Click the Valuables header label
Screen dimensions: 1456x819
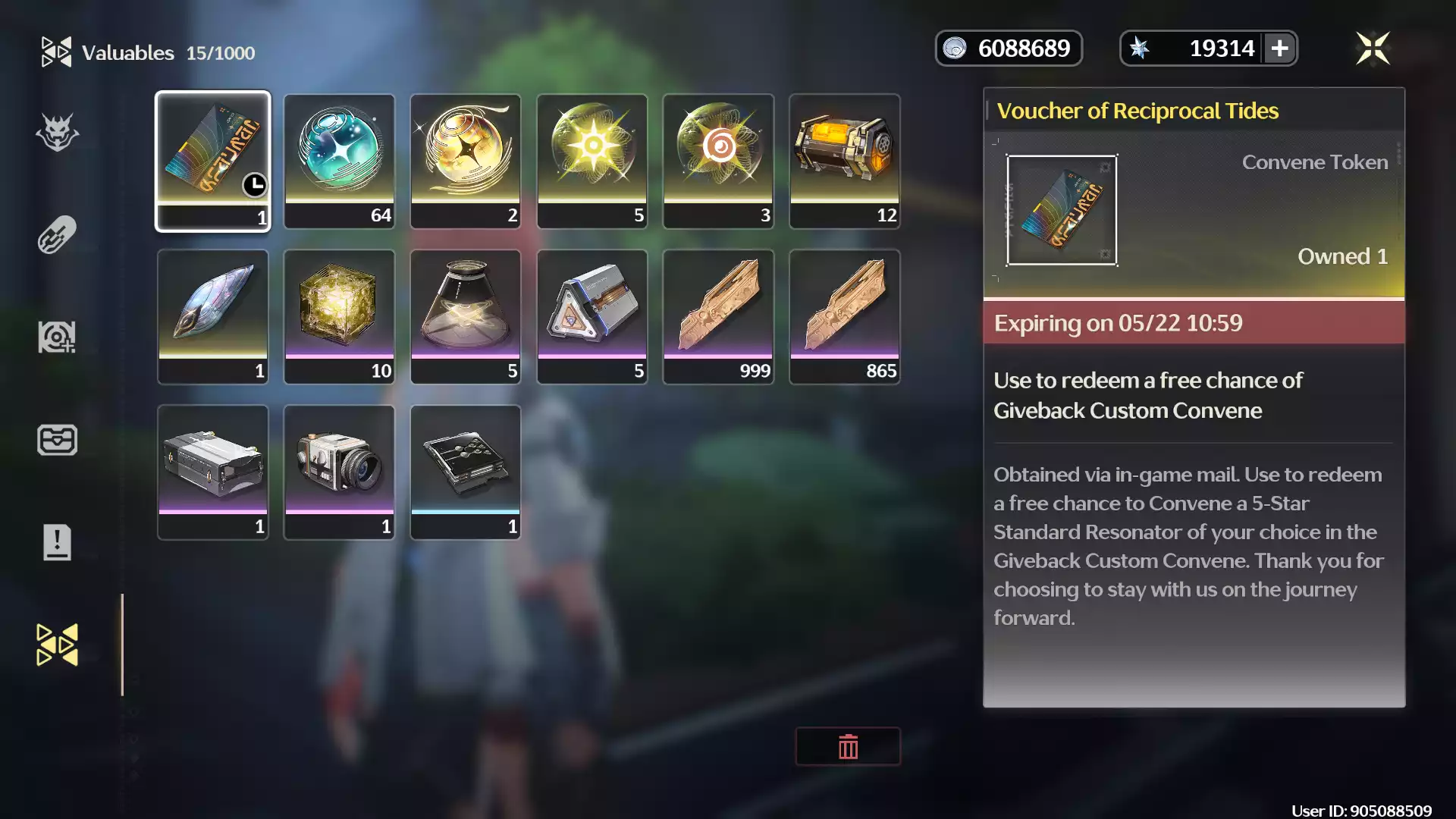click(127, 52)
